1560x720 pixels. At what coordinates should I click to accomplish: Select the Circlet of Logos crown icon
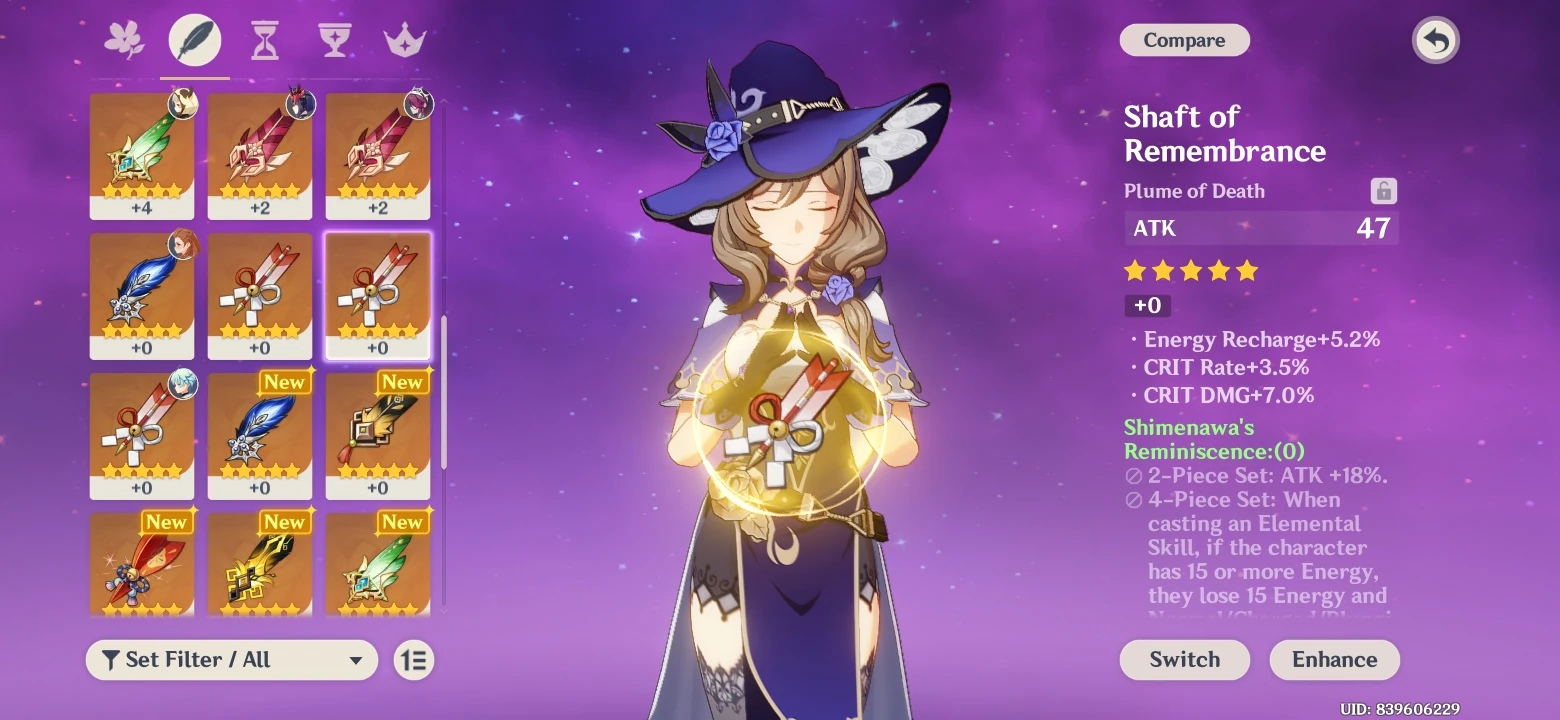tap(404, 40)
